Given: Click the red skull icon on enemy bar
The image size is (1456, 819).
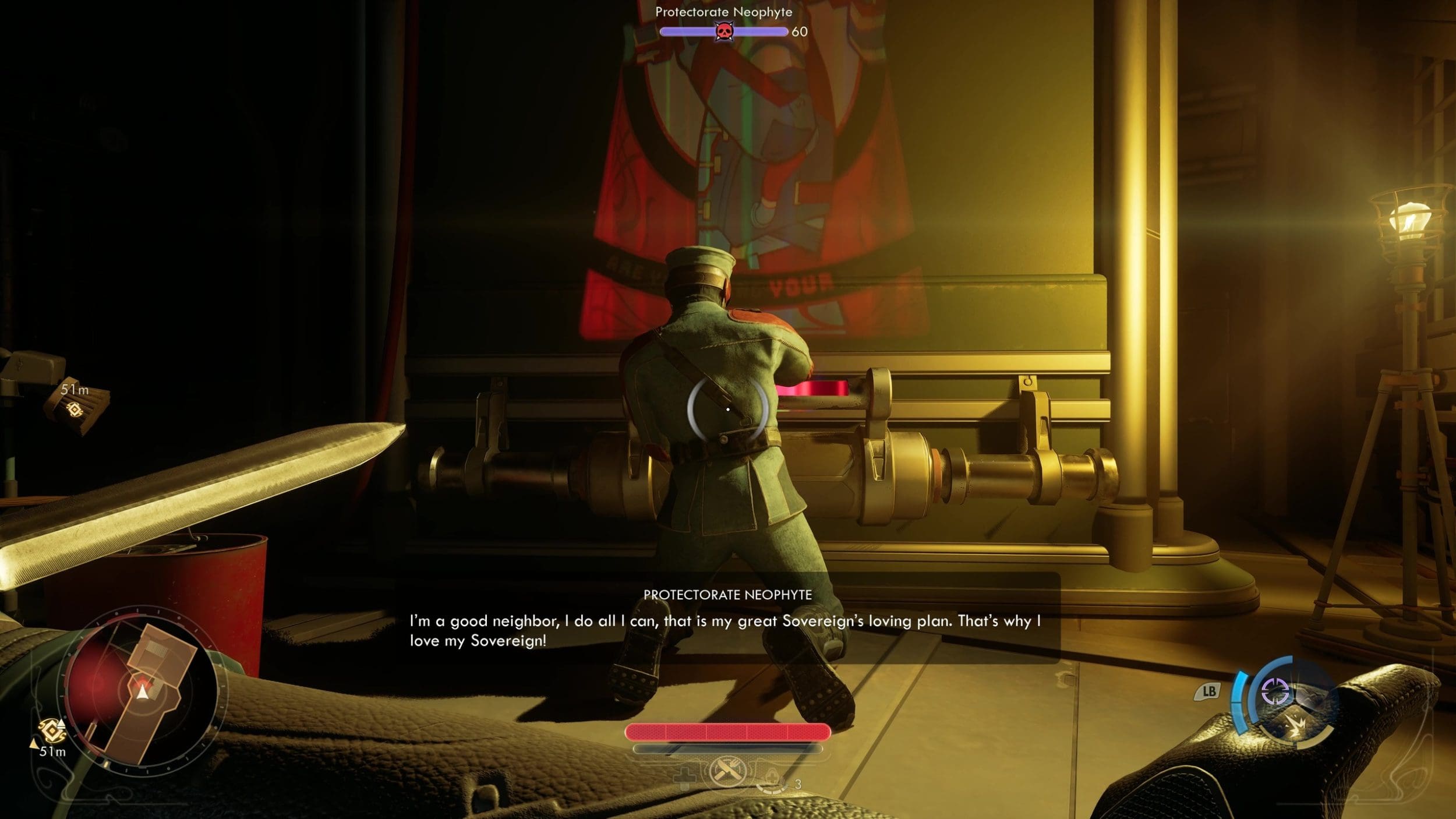Looking at the screenshot, I should pos(724,31).
